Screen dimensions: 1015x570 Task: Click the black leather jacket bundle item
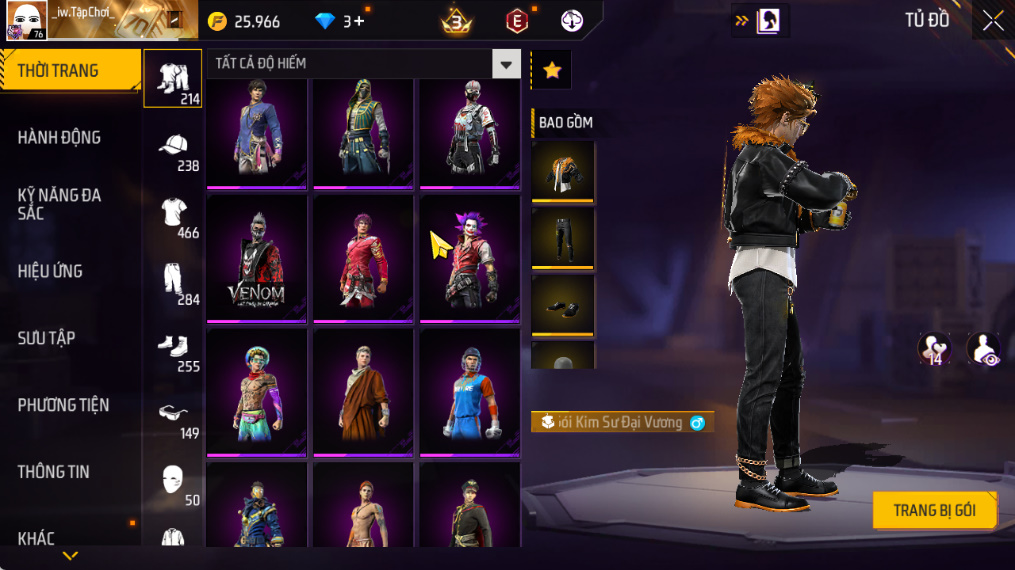coord(562,172)
